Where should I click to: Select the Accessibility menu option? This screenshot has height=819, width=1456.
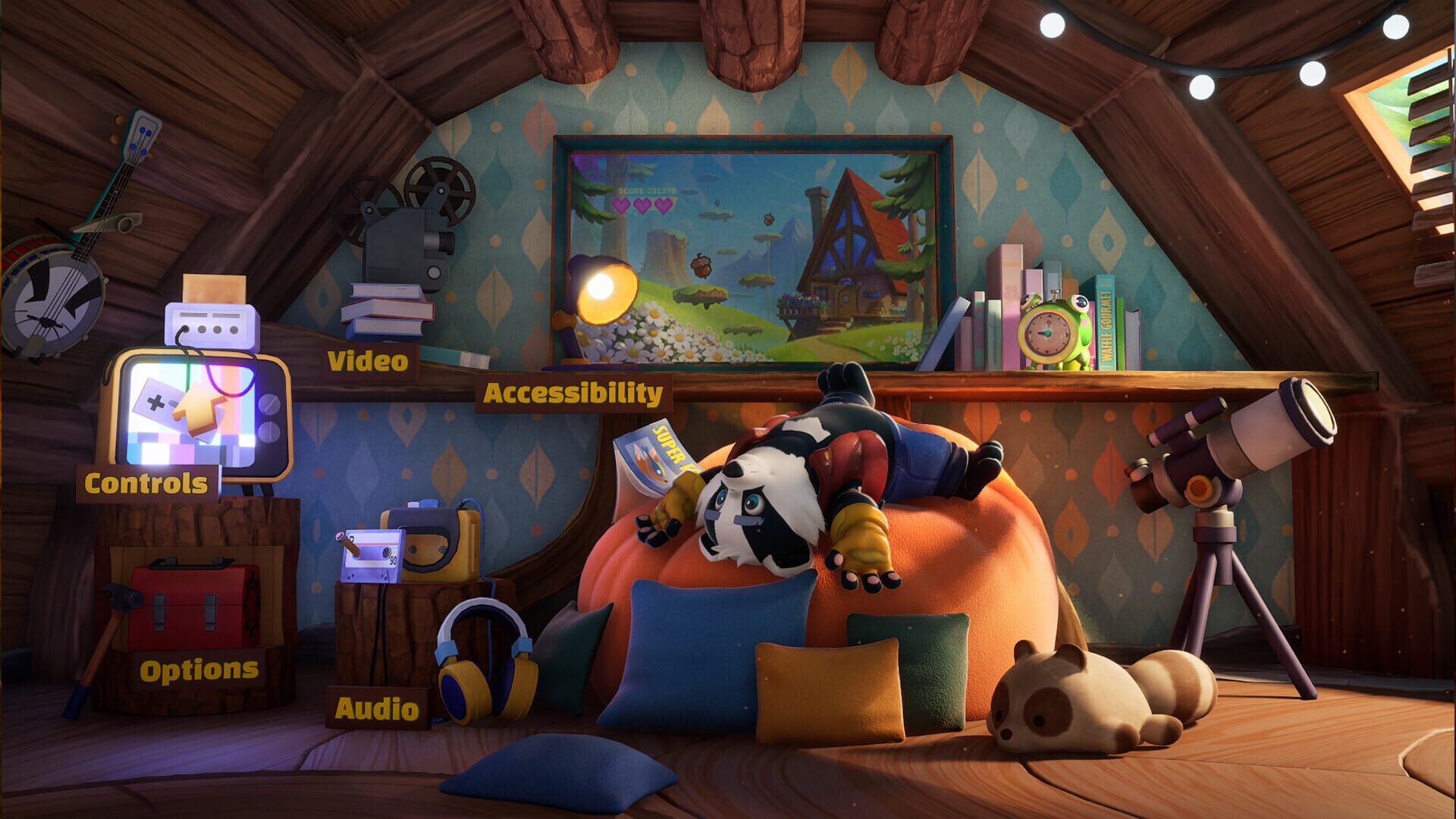[x=575, y=394]
